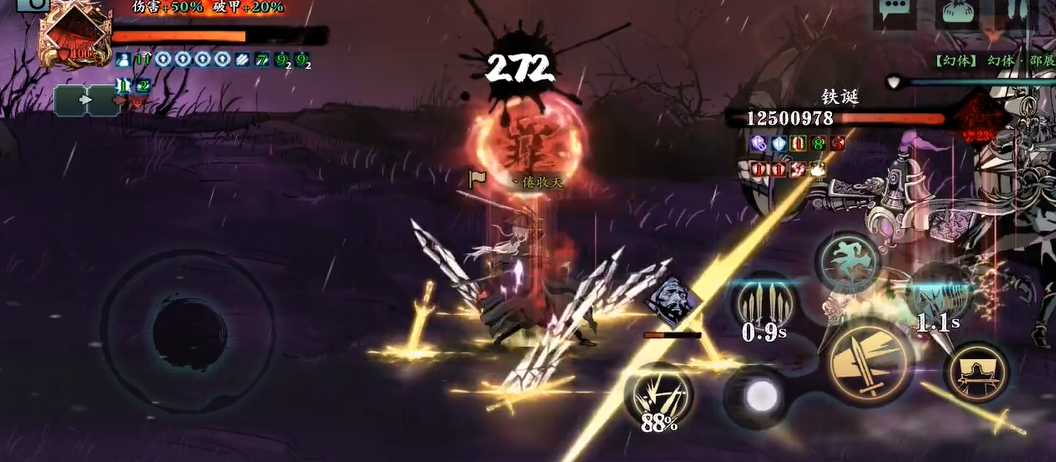Click the green arrow swap panel

87,100
